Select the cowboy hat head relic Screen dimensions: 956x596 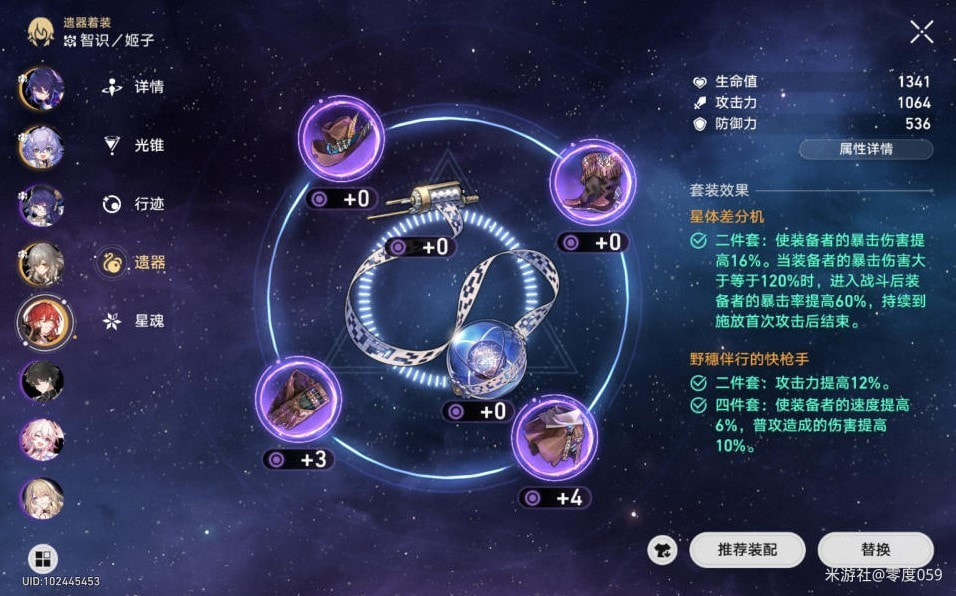343,139
